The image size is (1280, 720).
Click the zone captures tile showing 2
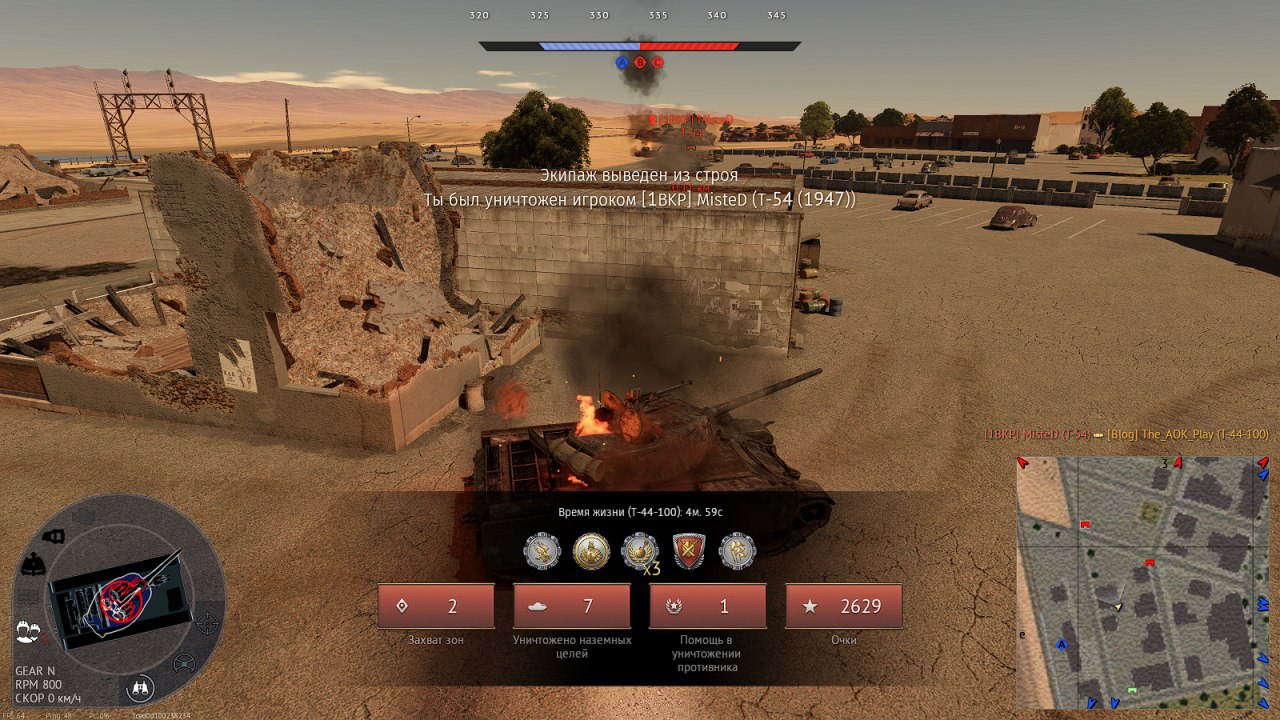[436, 606]
